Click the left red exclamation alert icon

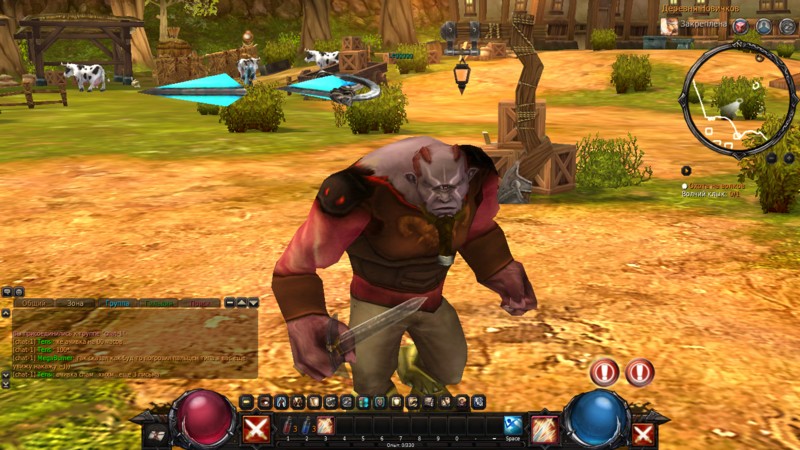point(604,373)
